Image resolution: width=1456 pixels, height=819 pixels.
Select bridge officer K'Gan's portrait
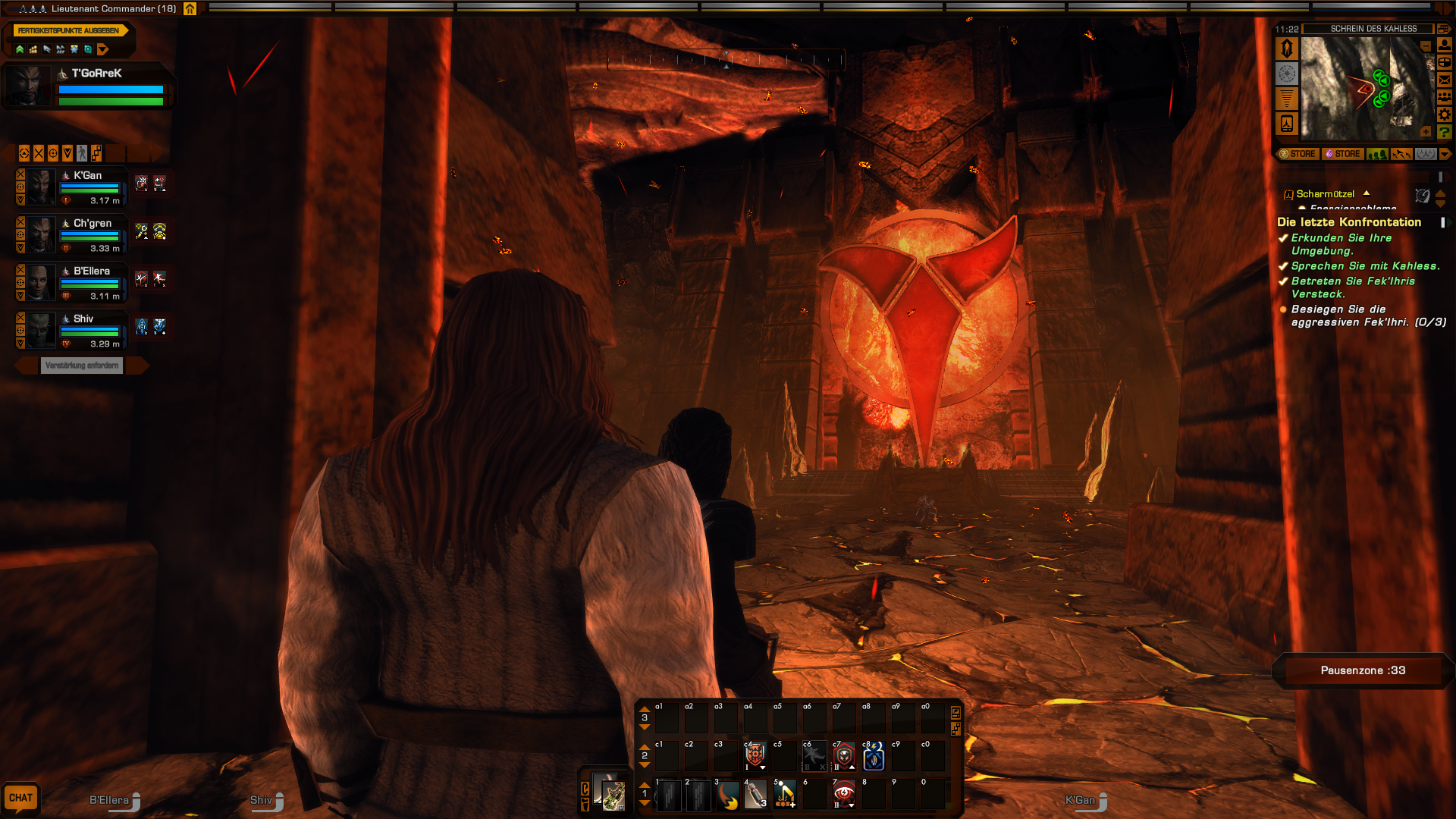pos(42,187)
